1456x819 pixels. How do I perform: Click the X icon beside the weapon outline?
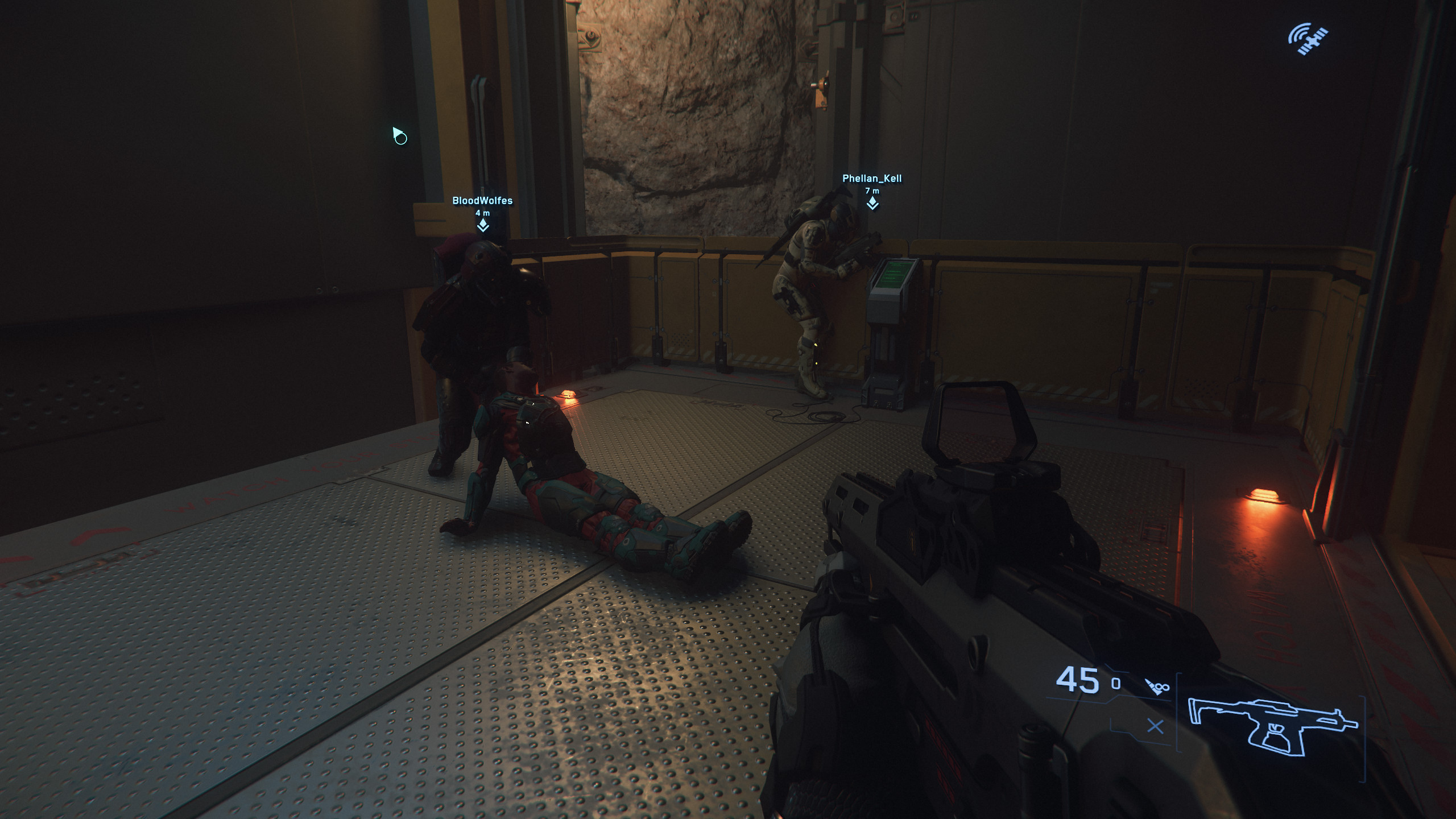click(1155, 726)
